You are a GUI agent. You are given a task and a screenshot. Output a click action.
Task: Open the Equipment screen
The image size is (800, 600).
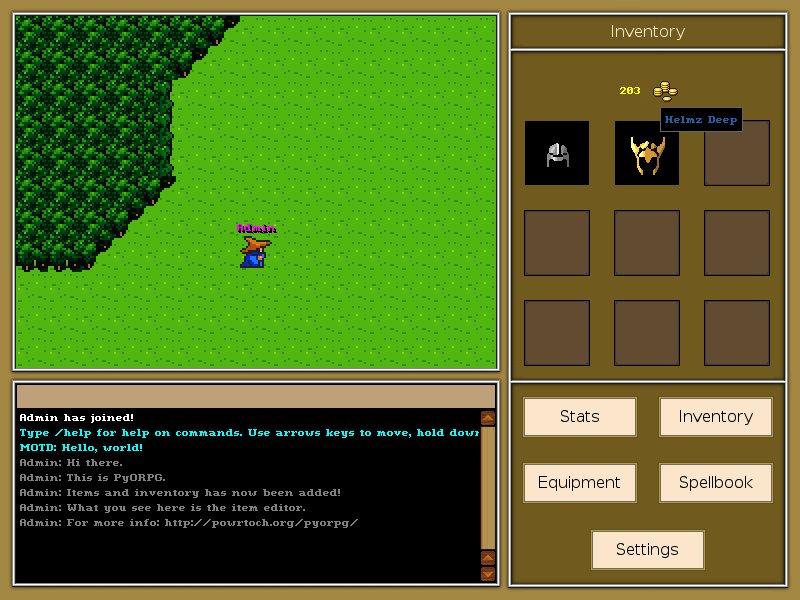(x=579, y=483)
